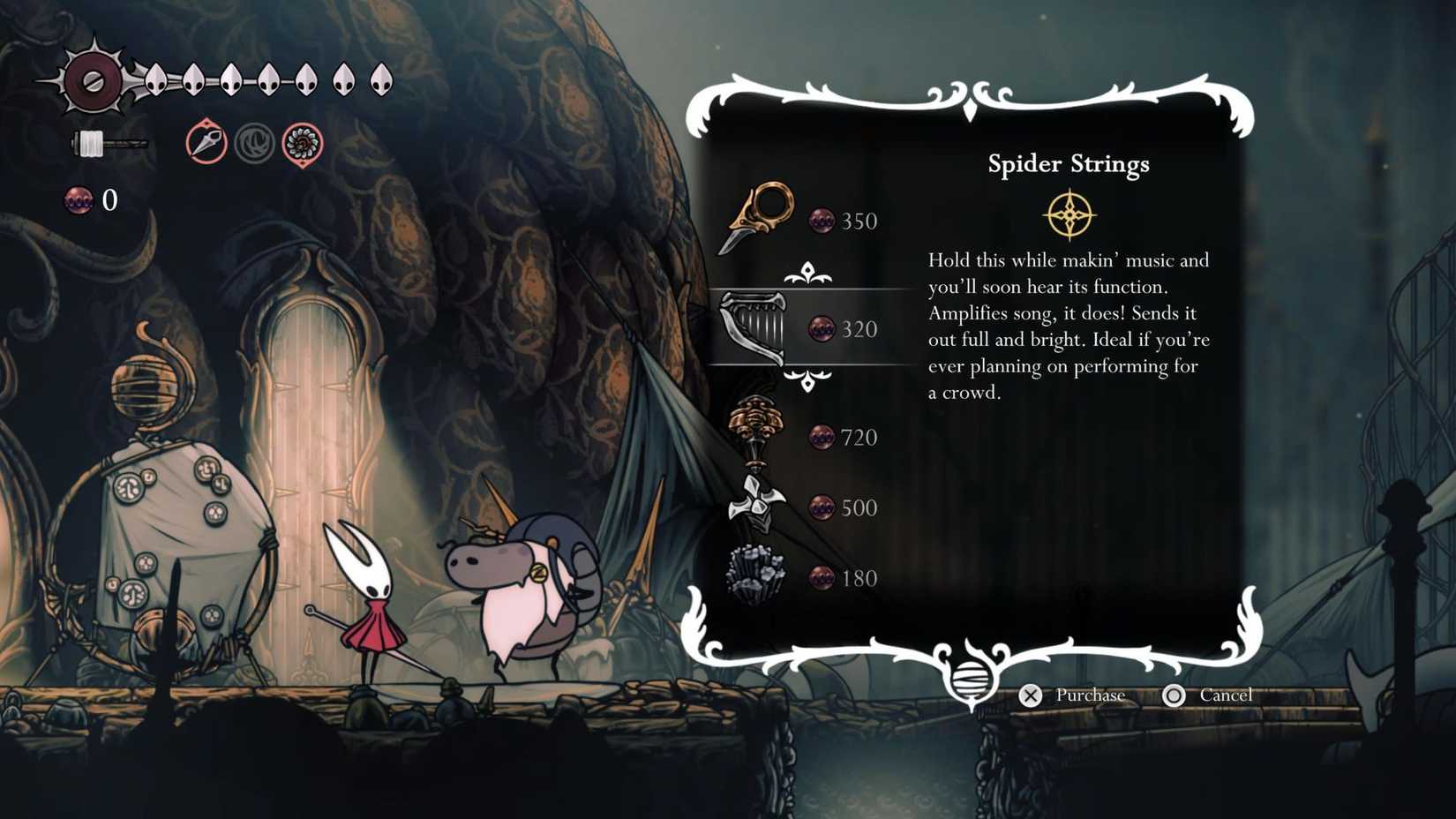Toggle the blue shell tool slot
Viewport: 1456px width, 819px height.
click(x=255, y=142)
